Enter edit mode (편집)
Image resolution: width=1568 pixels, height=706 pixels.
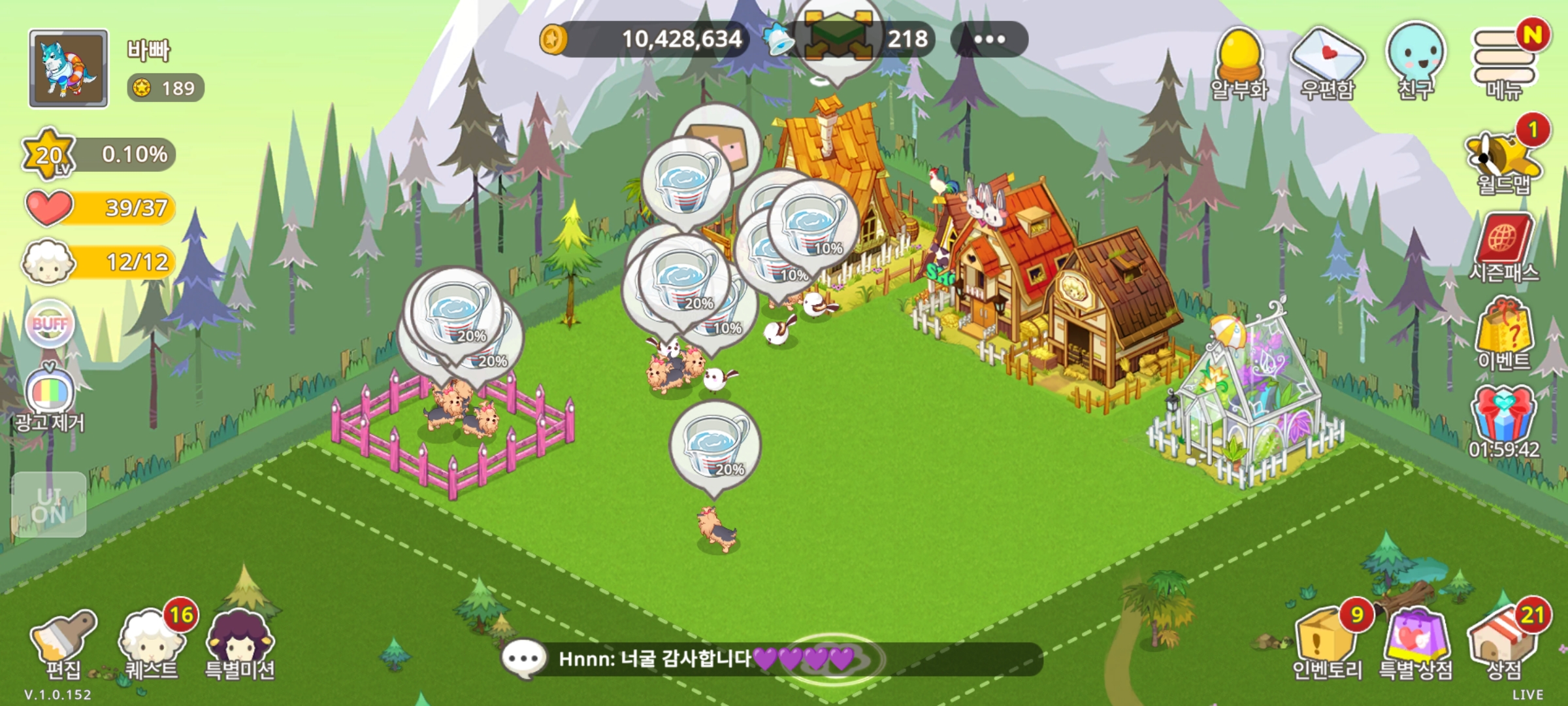coord(63,644)
